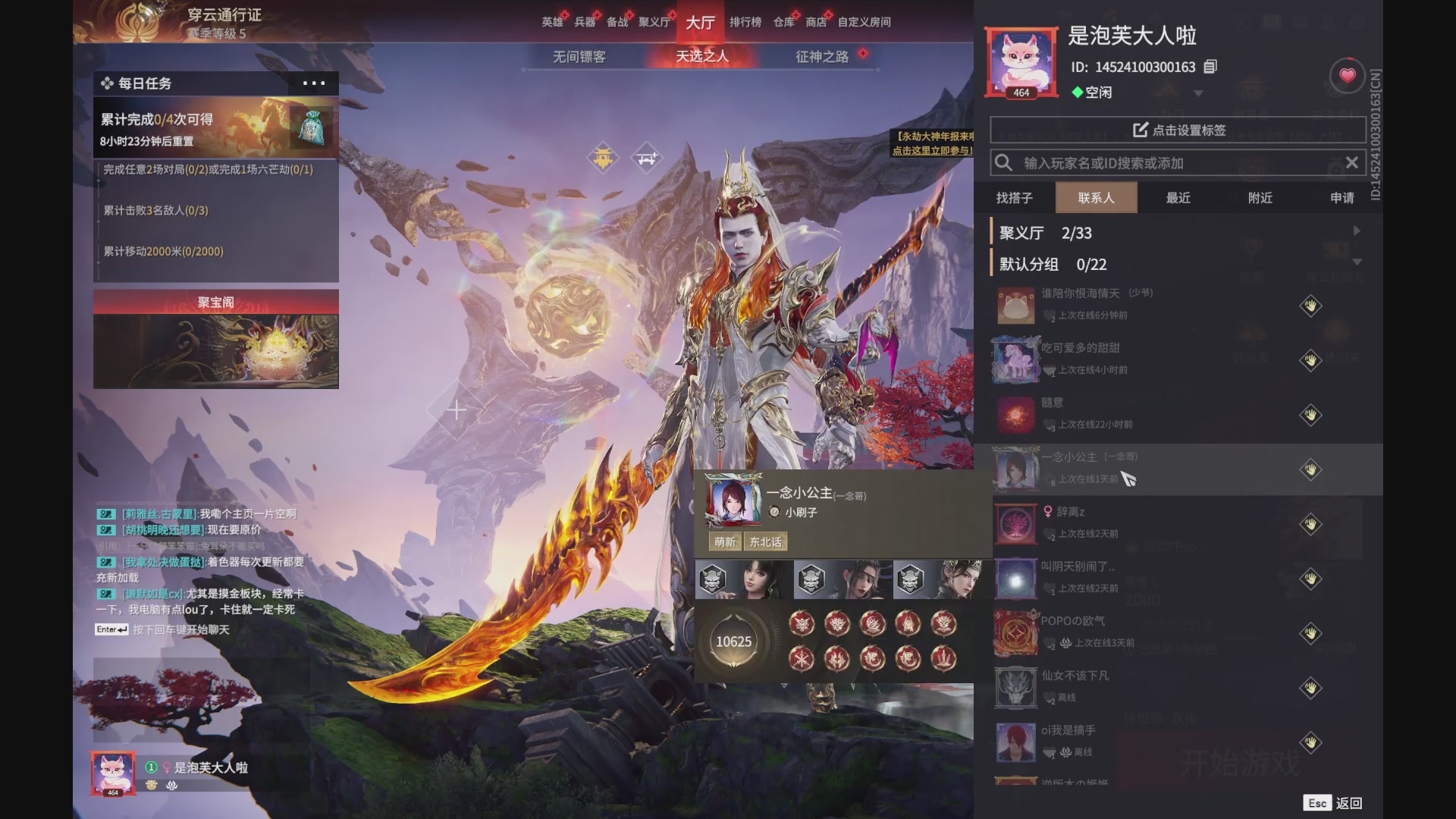Screen dimensions: 1456x819
Task: Wave at 一念小公主 using the hand icon
Action: click(x=1310, y=469)
